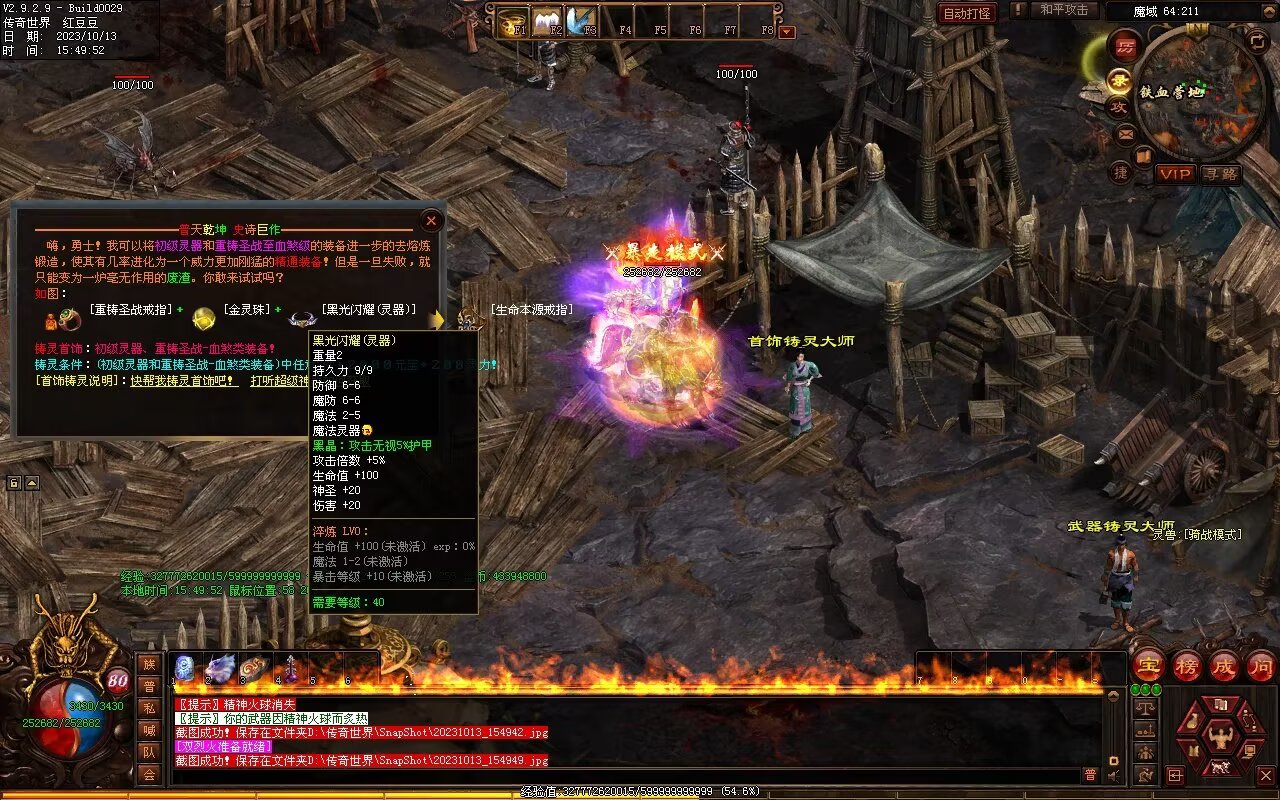
Task: Switch chat to the 队 team channel
Action: [x=149, y=752]
